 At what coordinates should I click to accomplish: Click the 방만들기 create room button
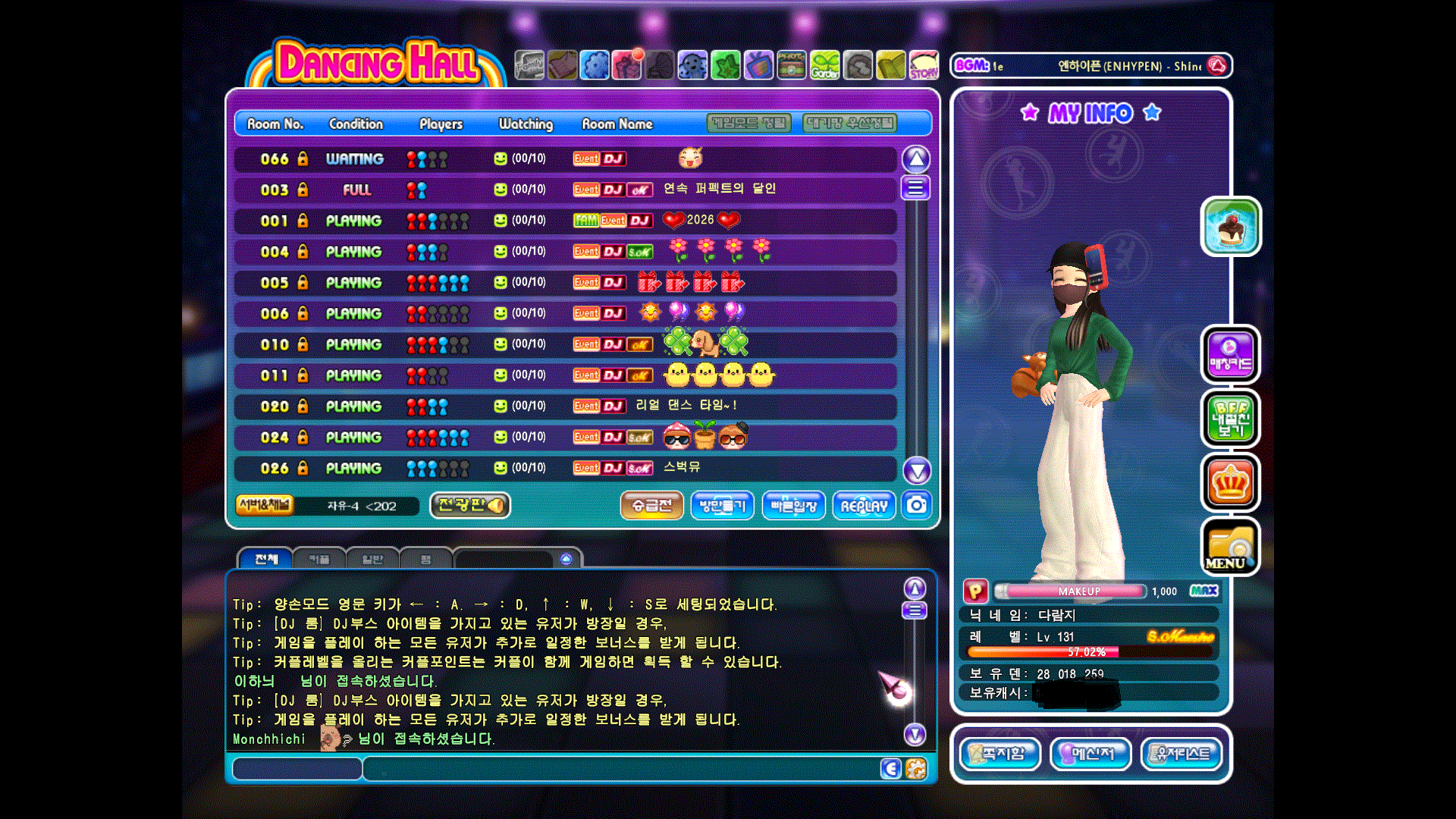point(722,506)
